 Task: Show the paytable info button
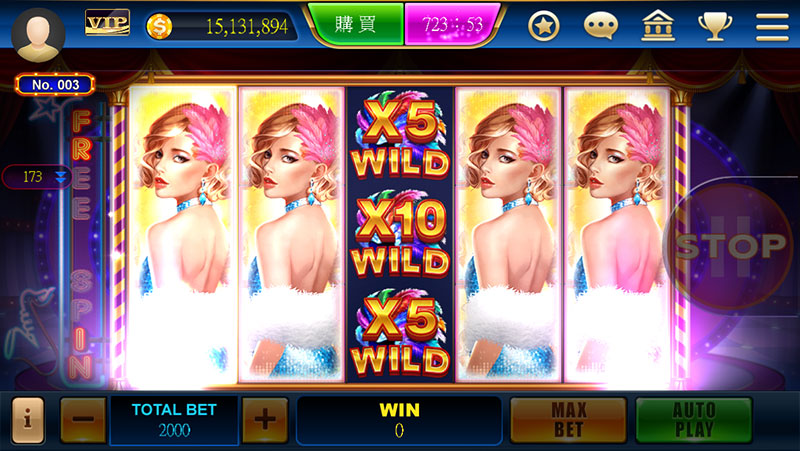(x=27, y=420)
